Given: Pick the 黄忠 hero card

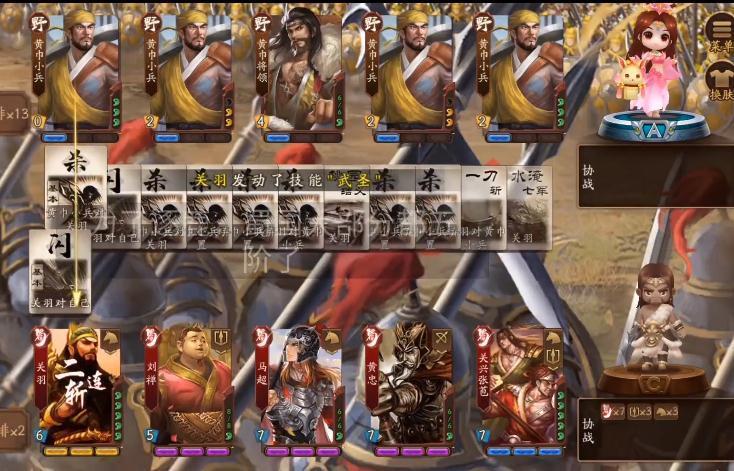Looking at the screenshot, I should (409, 387).
